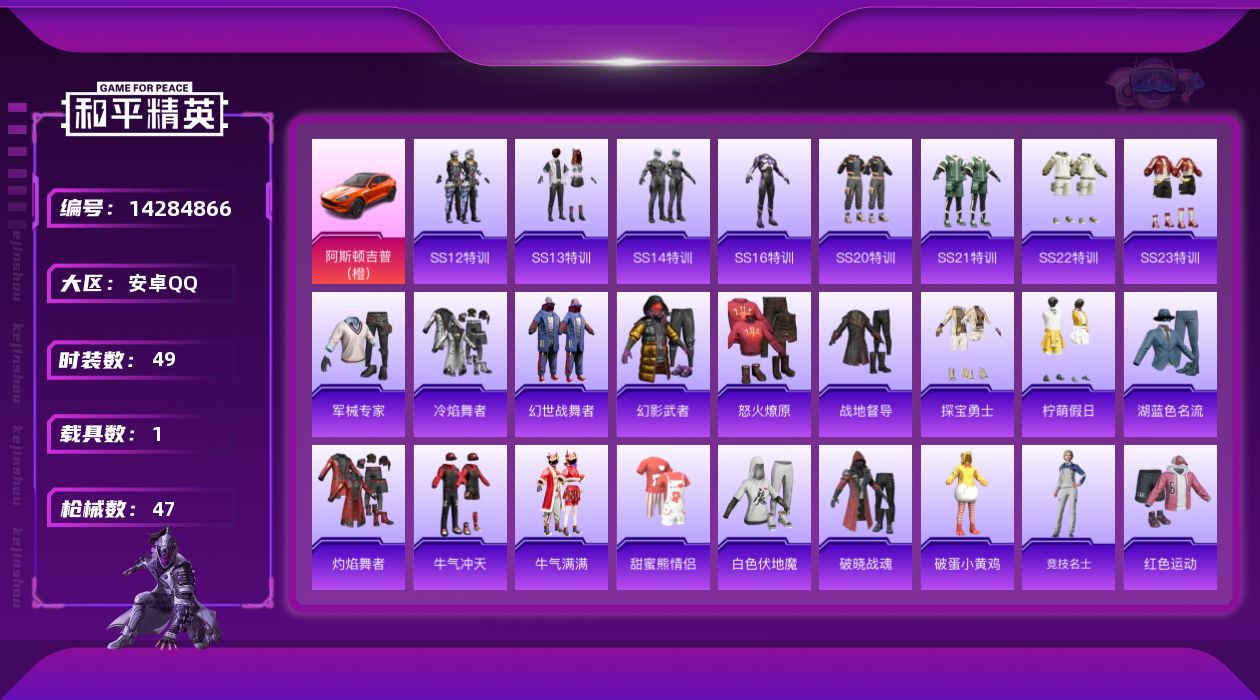Image resolution: width=1260 pixels, height=700 pixels.
Task: Select the 红色运动 pink jacket tile
Action: pos(1170,517)
